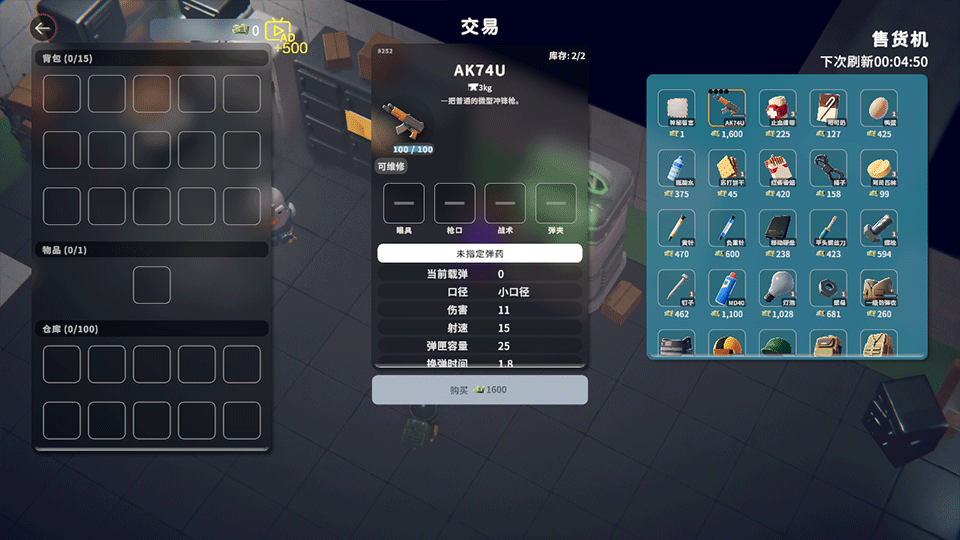Select the screwdriver priced at 423

tap(828, 229)
